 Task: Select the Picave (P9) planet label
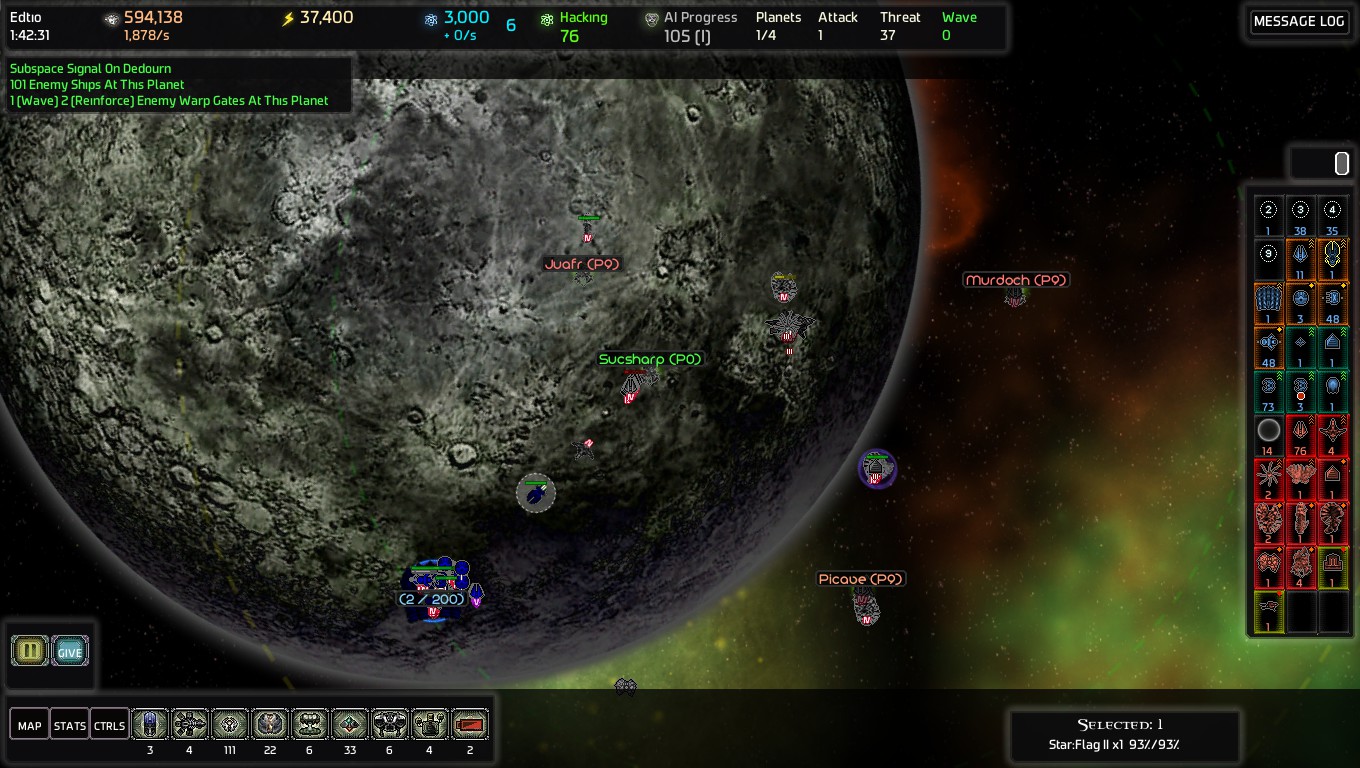click(861, 579)
